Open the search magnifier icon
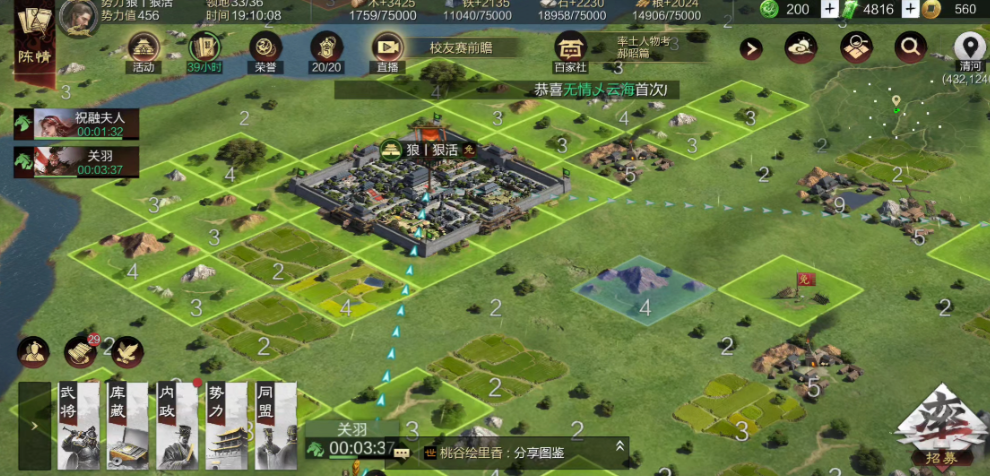The width and height of the screenshot is (990, 476). coord(910,45)
